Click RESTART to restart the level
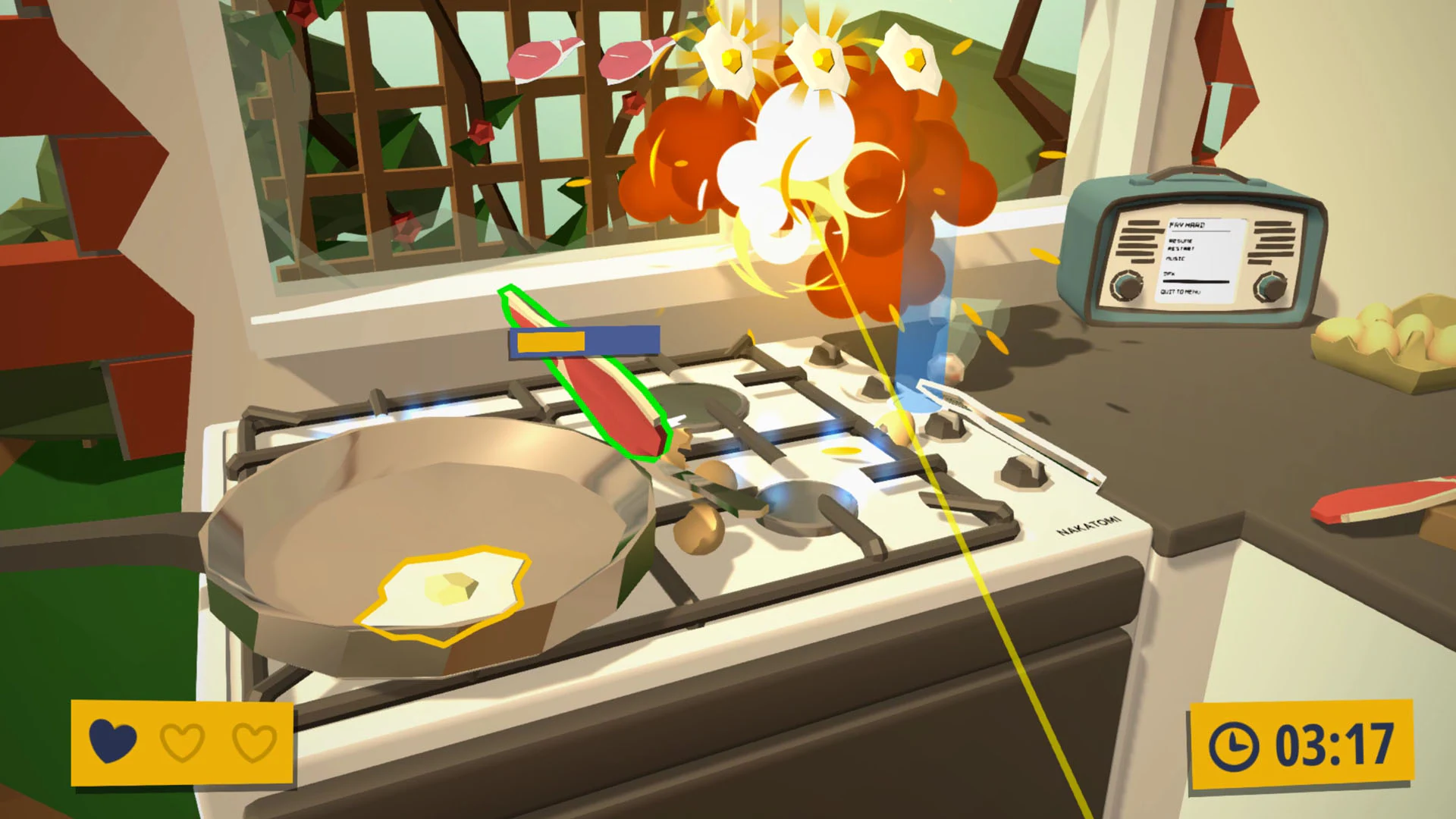1456x819 pixels. [x=1181, y=249]
